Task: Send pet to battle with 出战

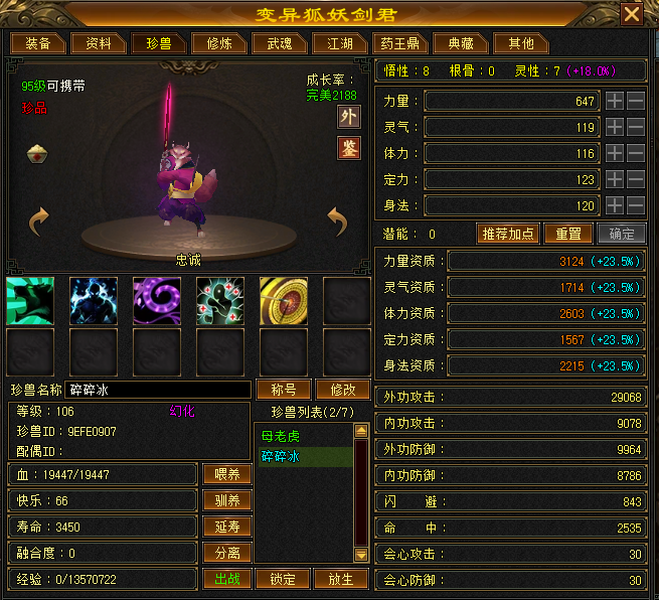Action: 227,579
